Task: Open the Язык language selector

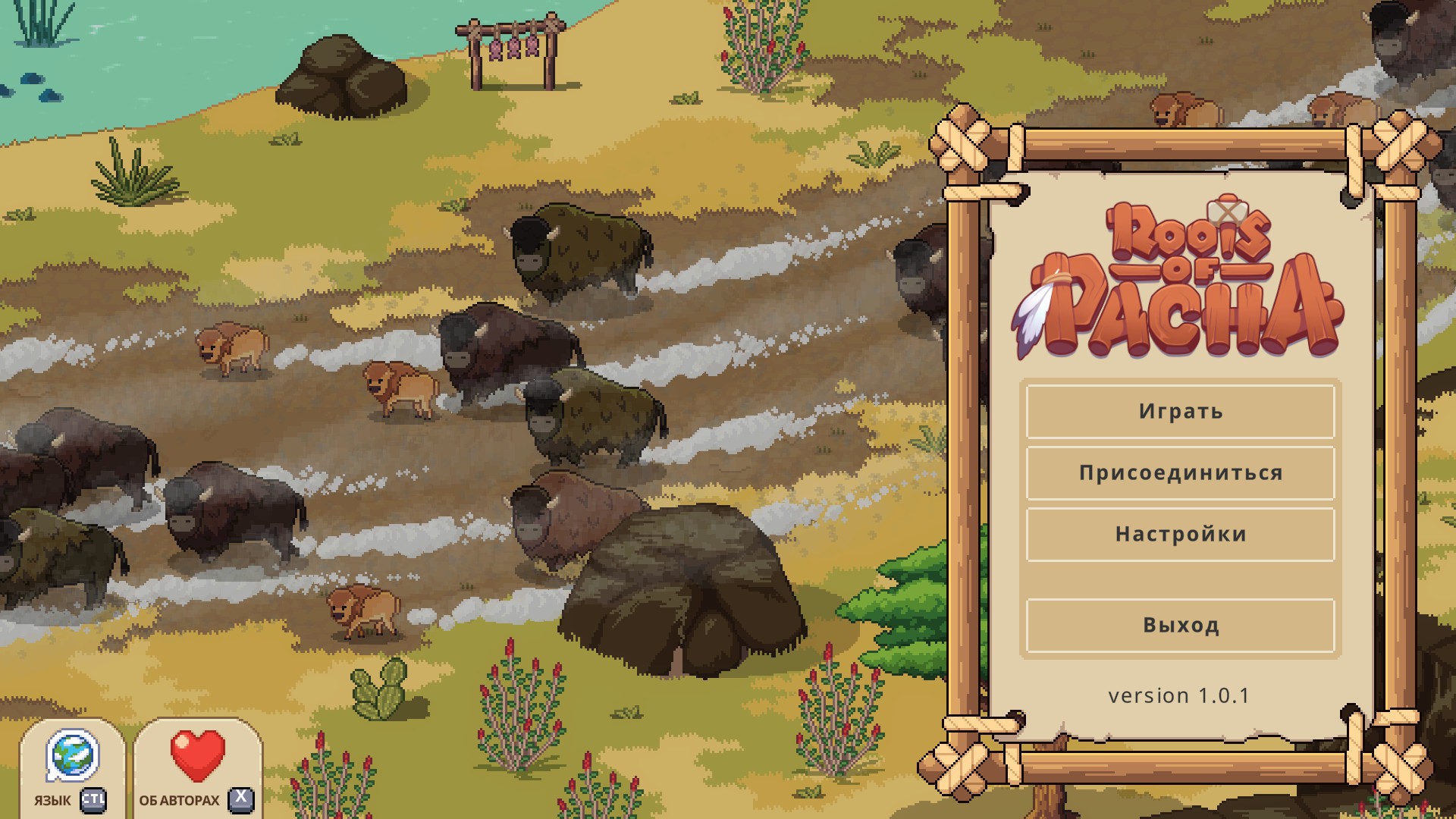Action: pos(72,767)
